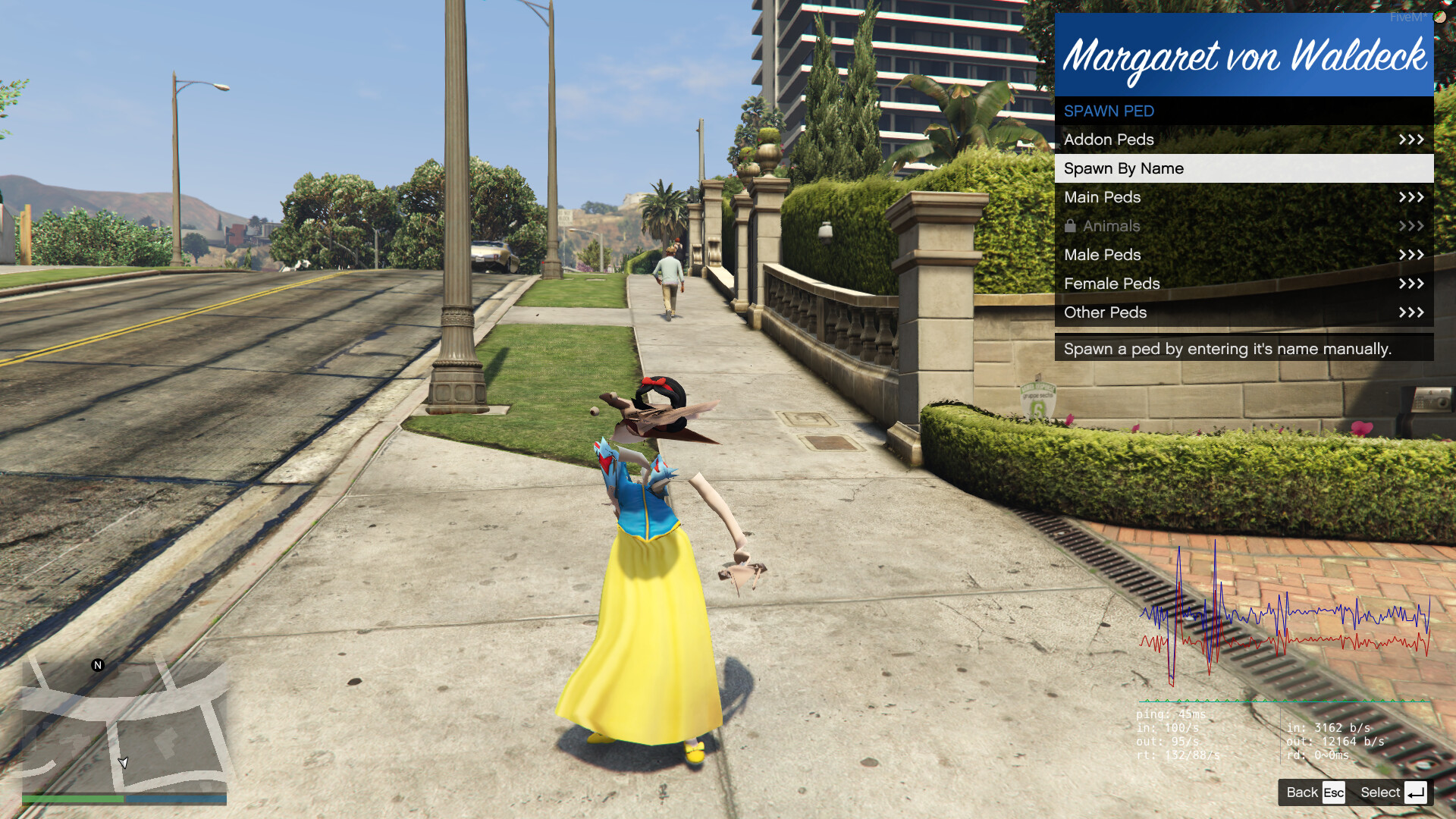Open the Addon Peds submenu
Image resolution: width=1456 pixels, height=819 pixels.
(x=1244, y=140)
